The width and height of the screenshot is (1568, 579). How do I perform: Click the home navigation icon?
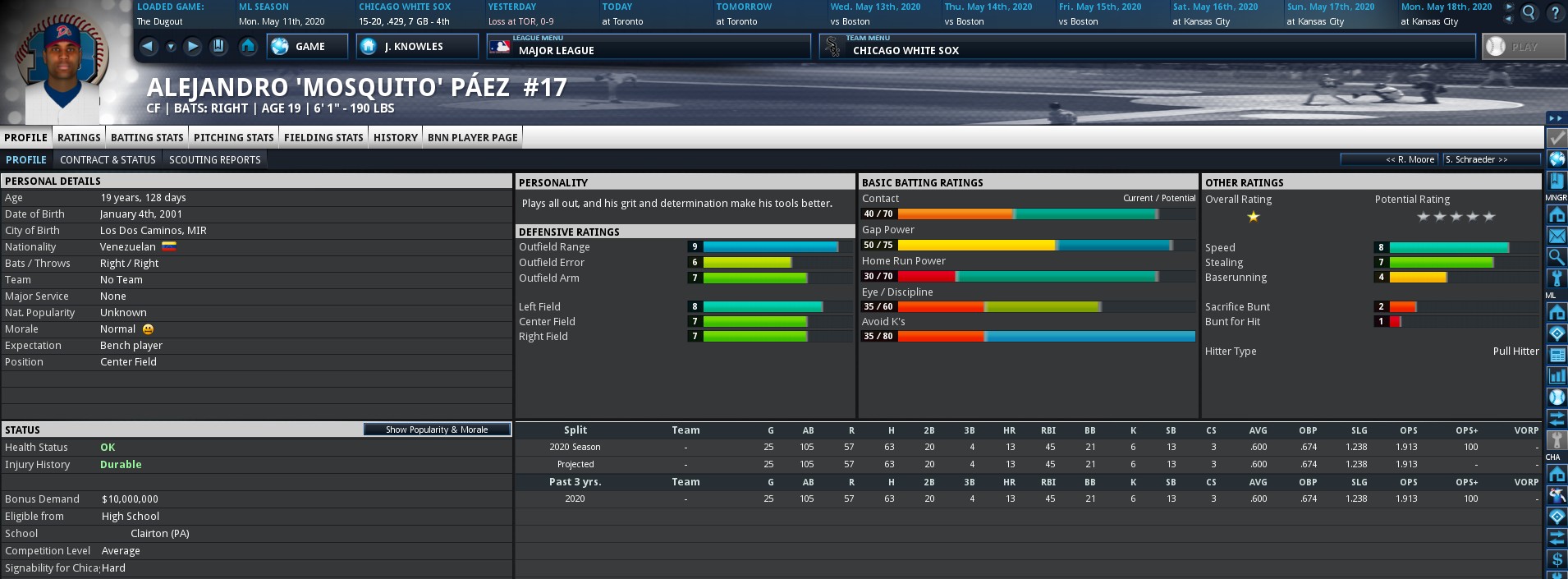pos(248,47)
